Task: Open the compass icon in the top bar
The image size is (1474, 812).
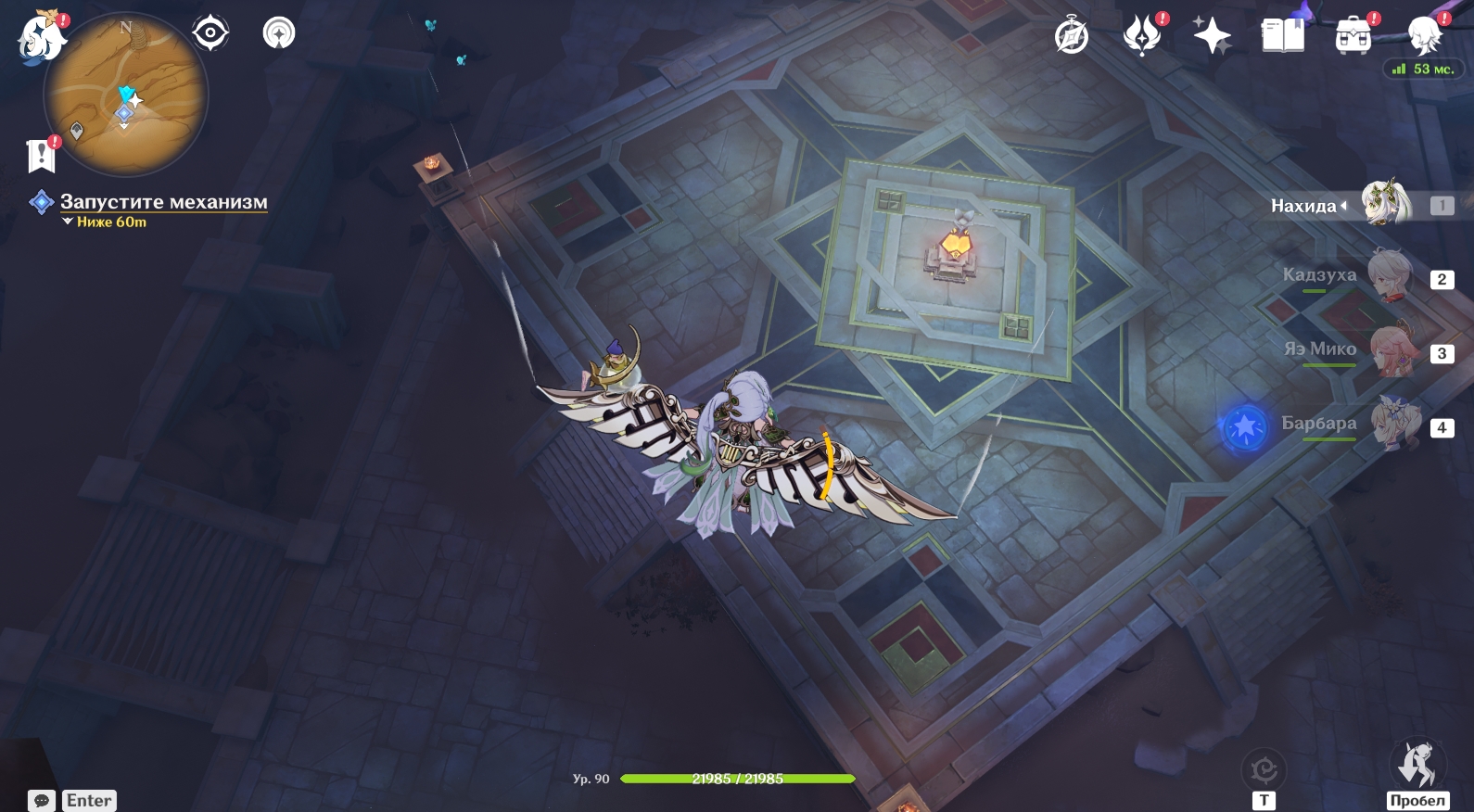Action: [x=1072, y=37]
